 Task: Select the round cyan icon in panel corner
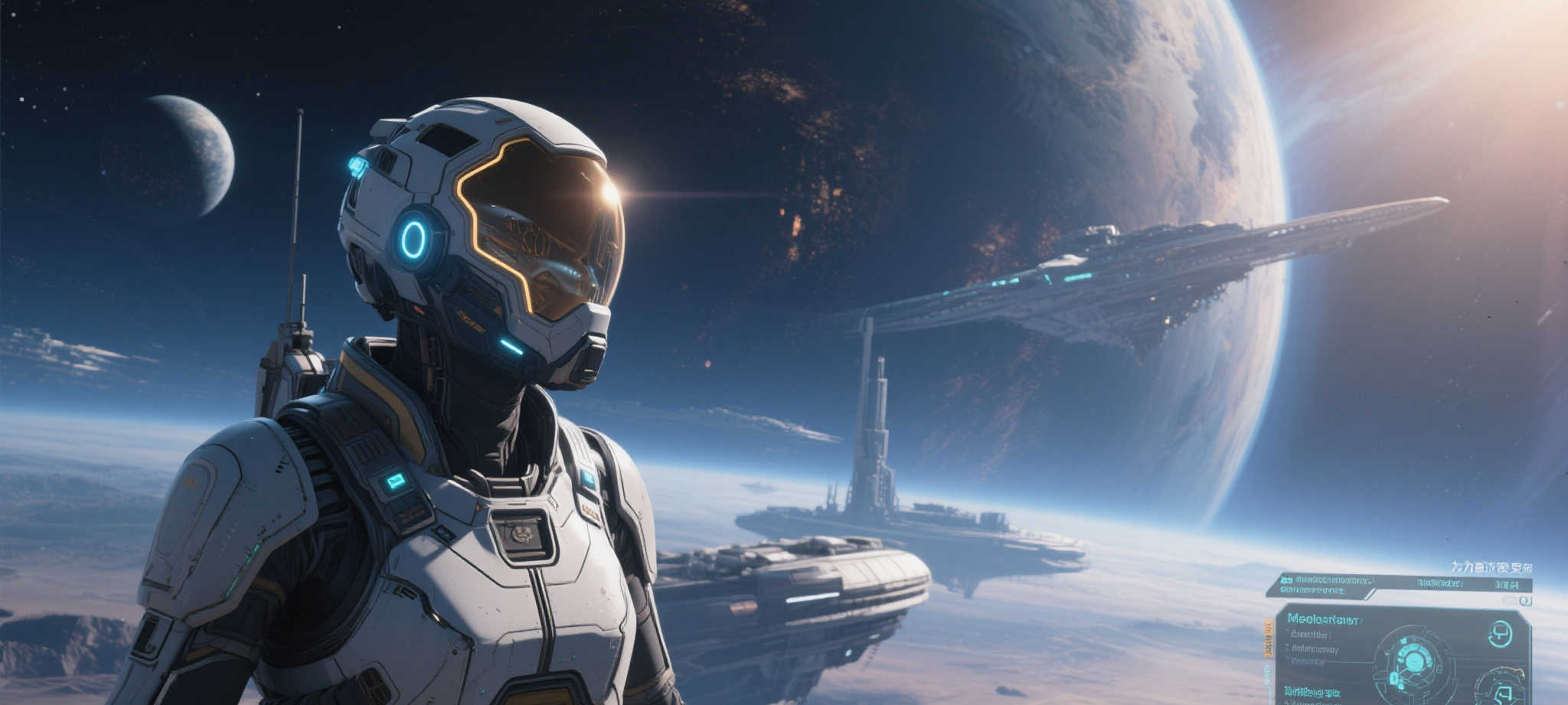1499,634
